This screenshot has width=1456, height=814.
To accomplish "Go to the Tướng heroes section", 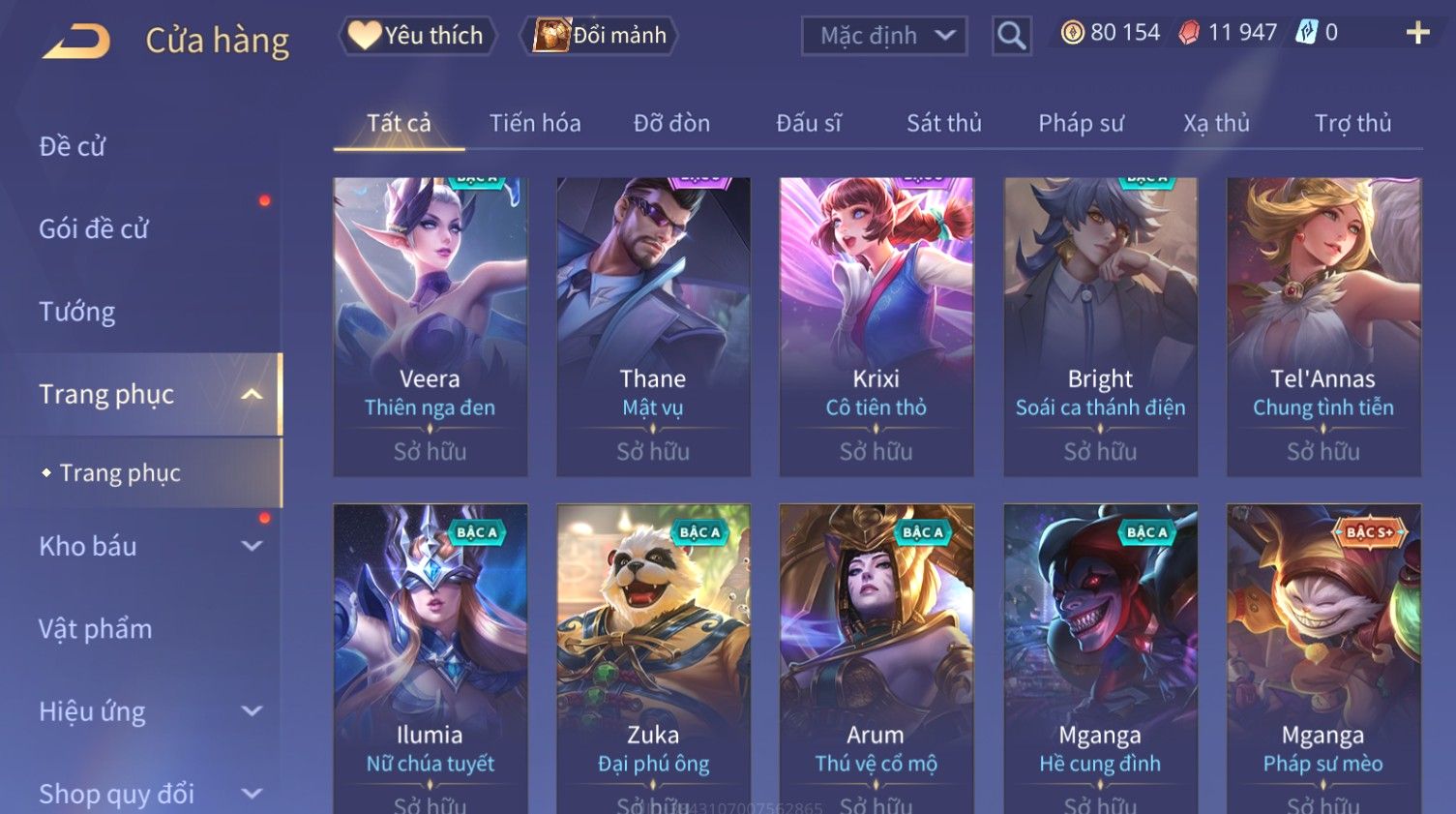I will pyautogui.click(x=77, y=312).
